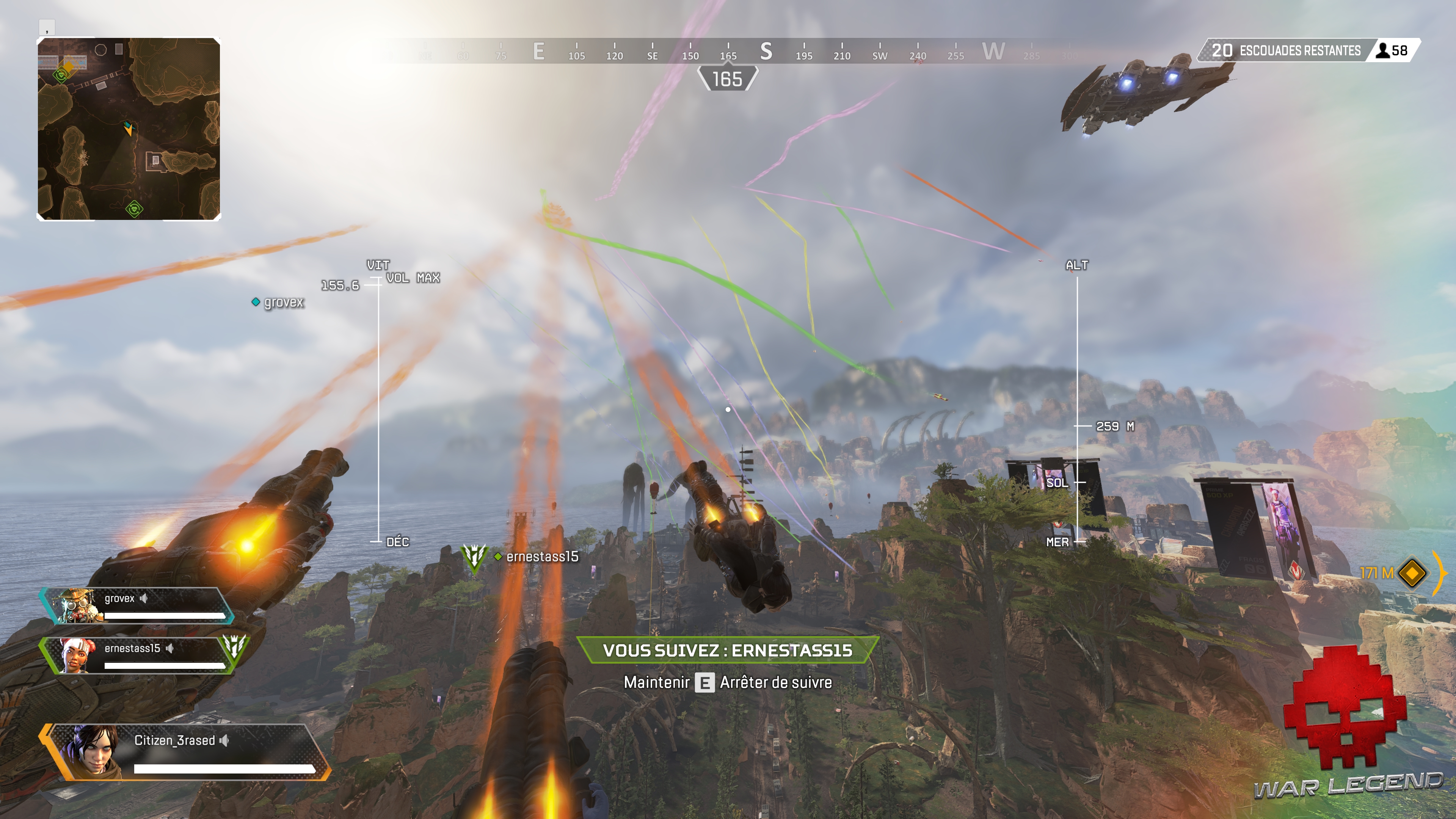
Task: Click the grovex teammate name tag
Action: [x=279, y=303]
